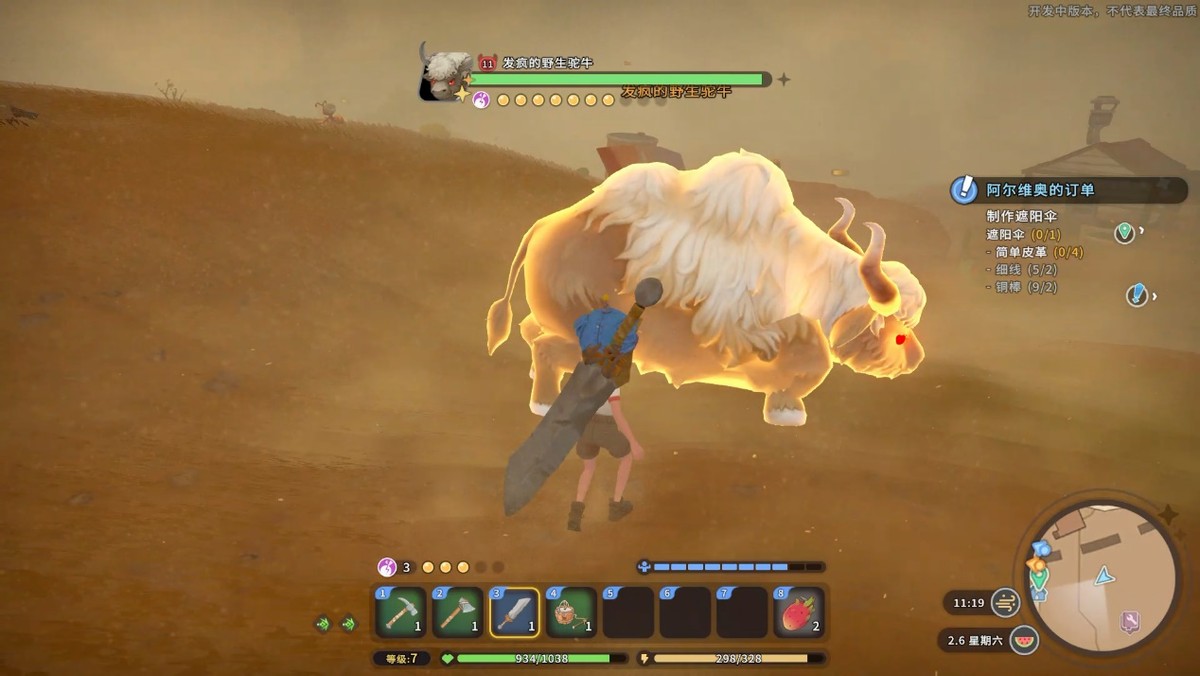
Task: Select the pickaxe in hotbar slot 1
Action: tap(401, 612)
